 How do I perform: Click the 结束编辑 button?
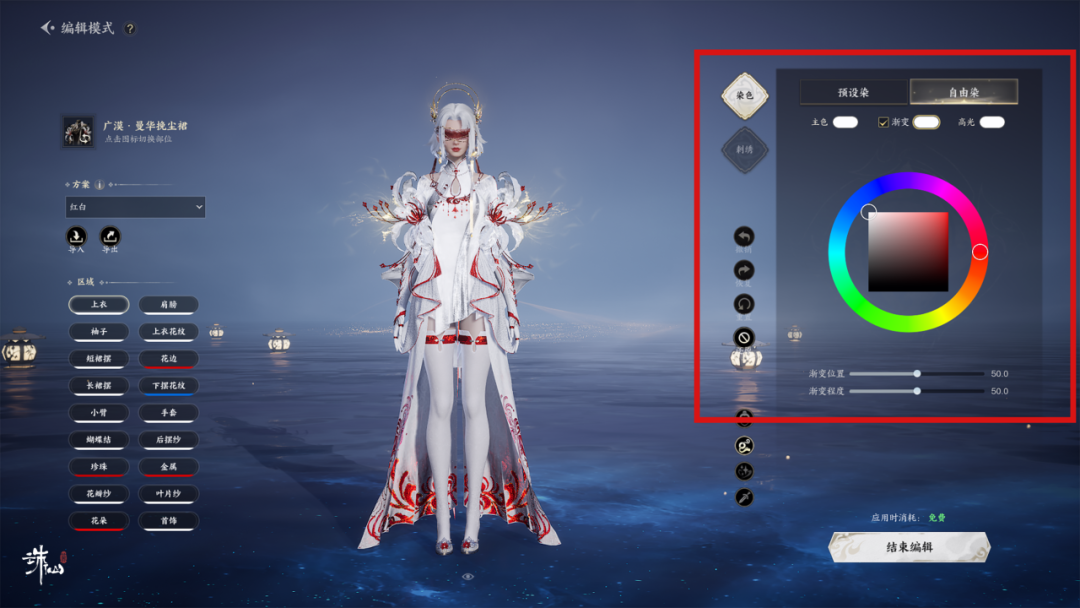[x=909, y=547]
